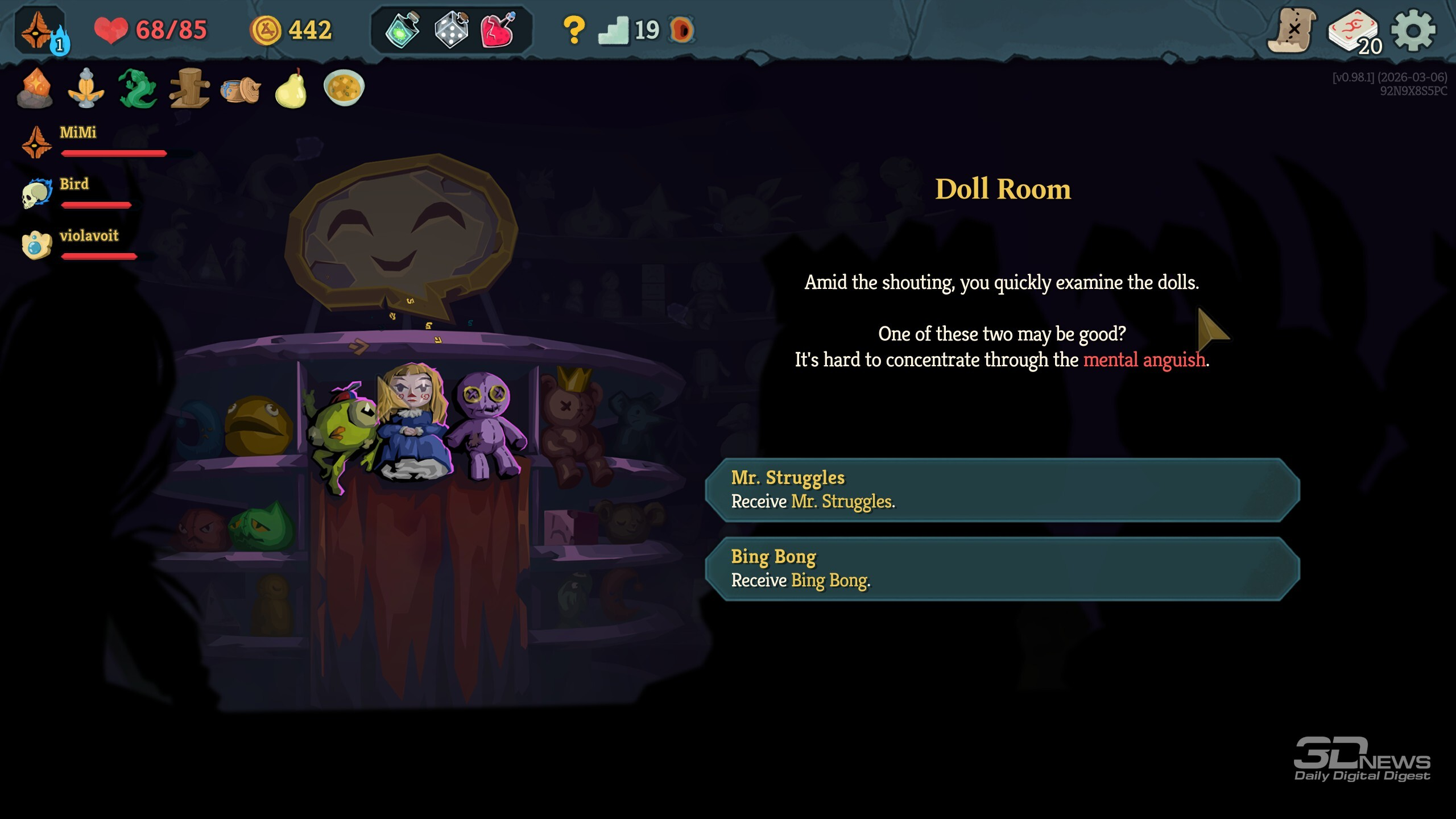The width and height of the screenshot is (1456, 819).
Task: Select the cracked heart potion
Action: (498, 30)
